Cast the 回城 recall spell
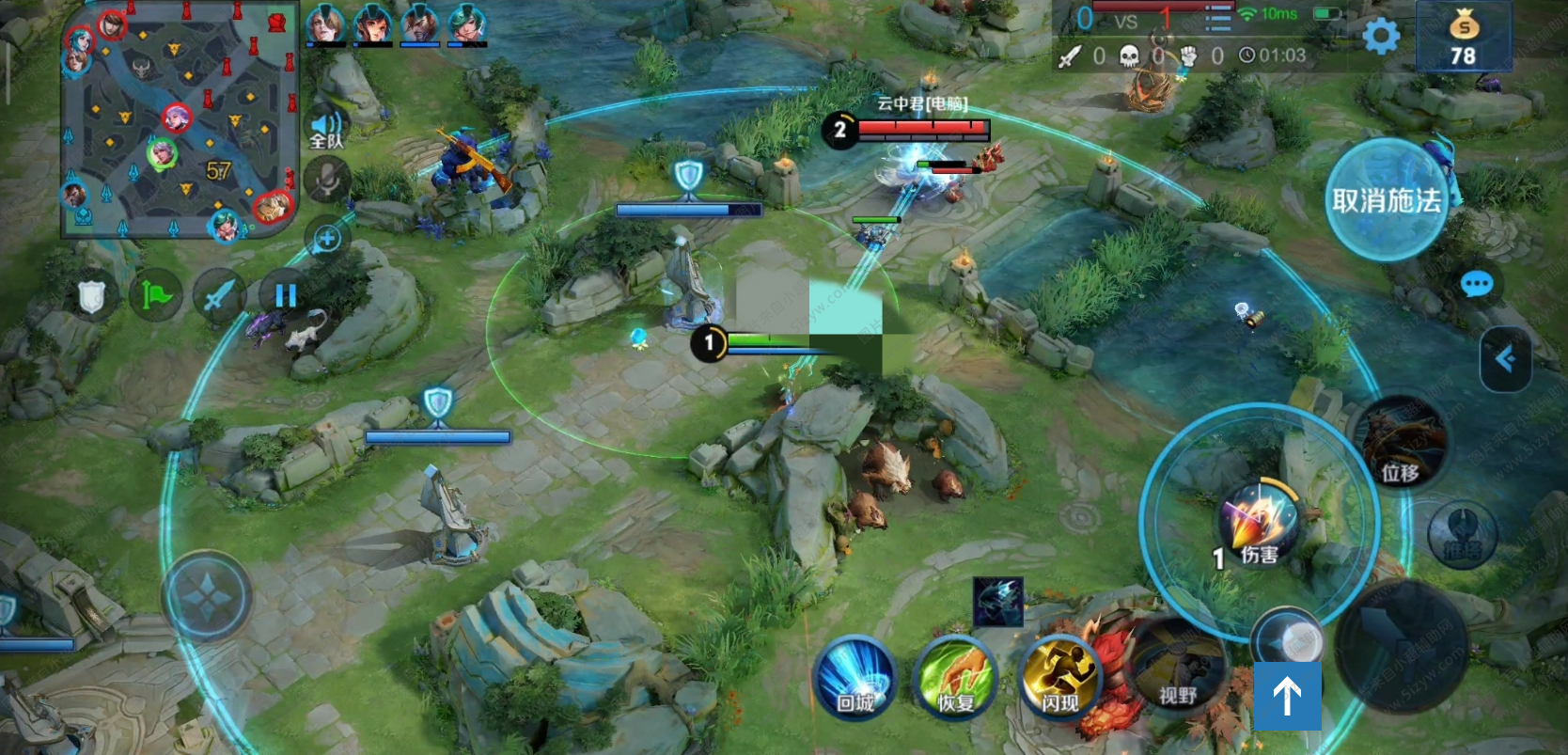 tap(855, 679)
